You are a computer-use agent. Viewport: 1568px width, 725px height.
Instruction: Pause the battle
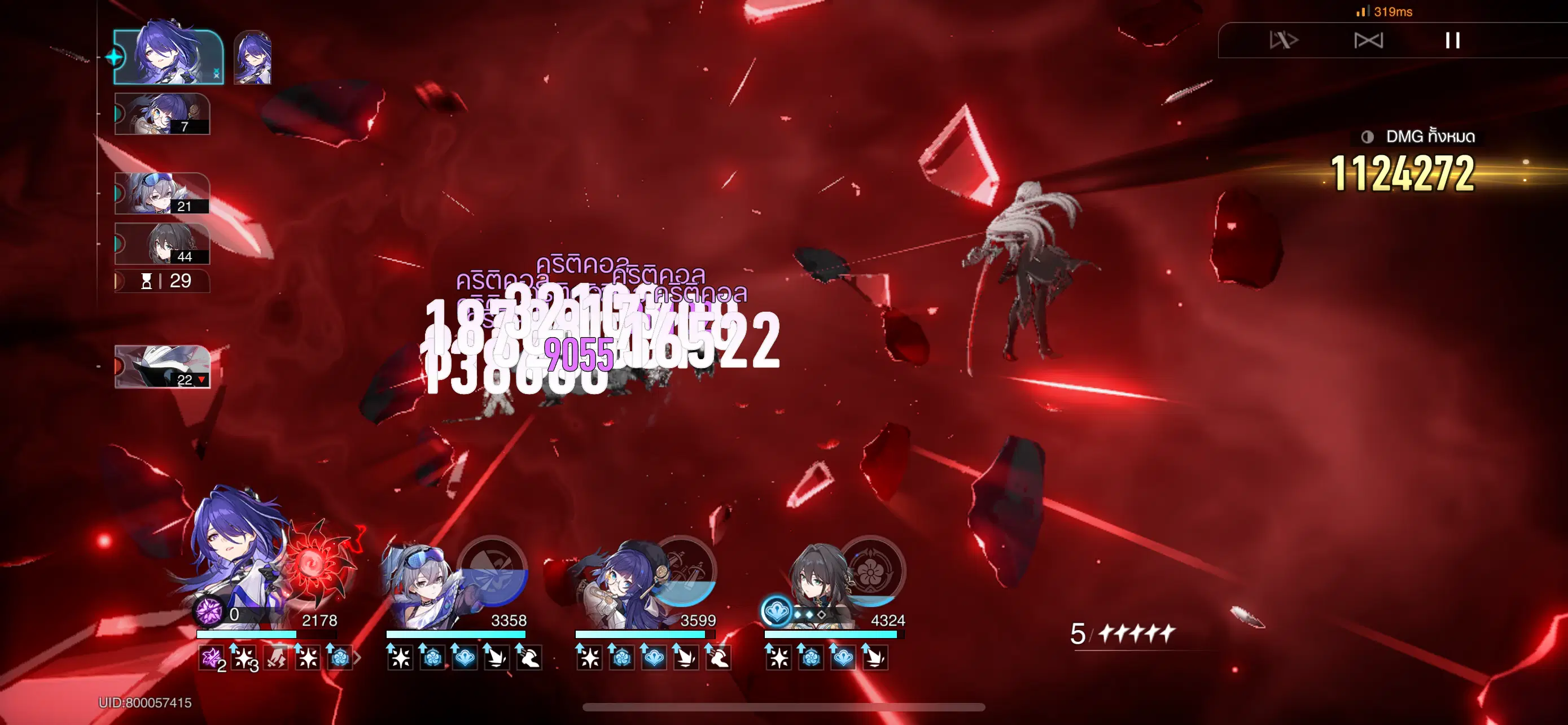(1455, 41)
